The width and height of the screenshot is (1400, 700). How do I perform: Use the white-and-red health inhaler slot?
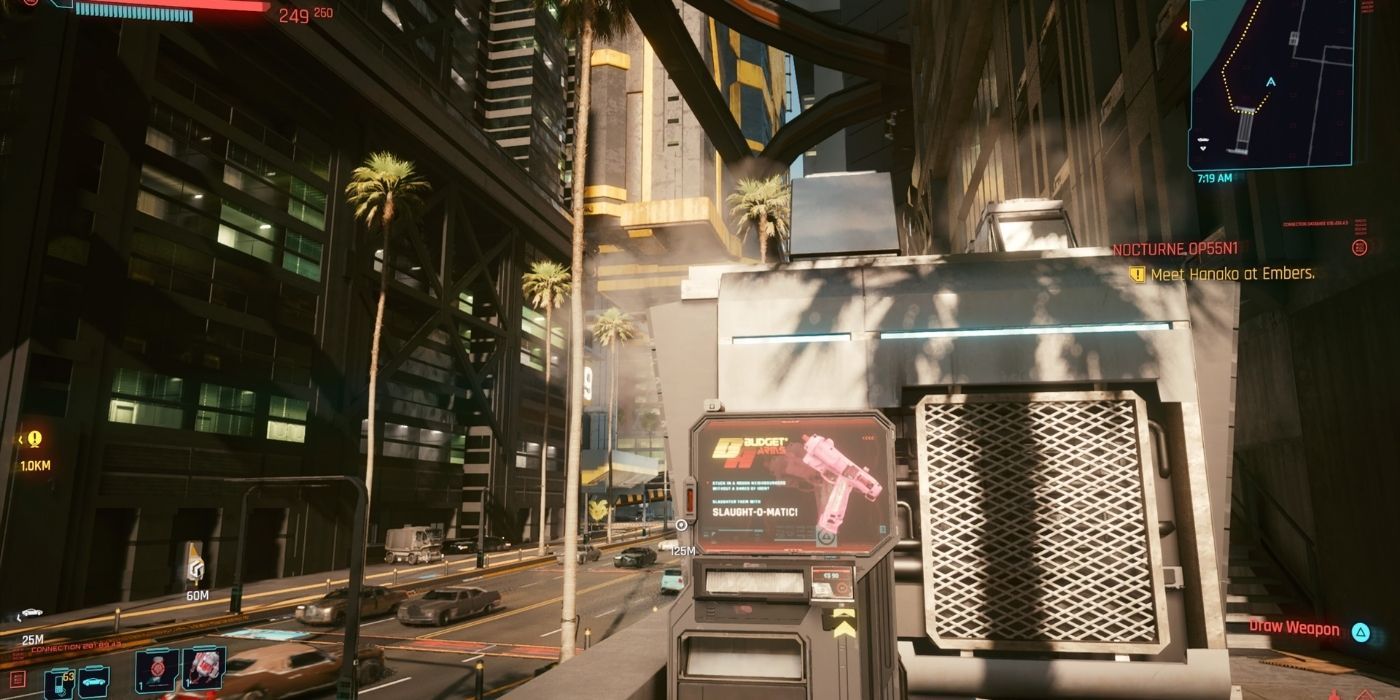tap(204, 668)
